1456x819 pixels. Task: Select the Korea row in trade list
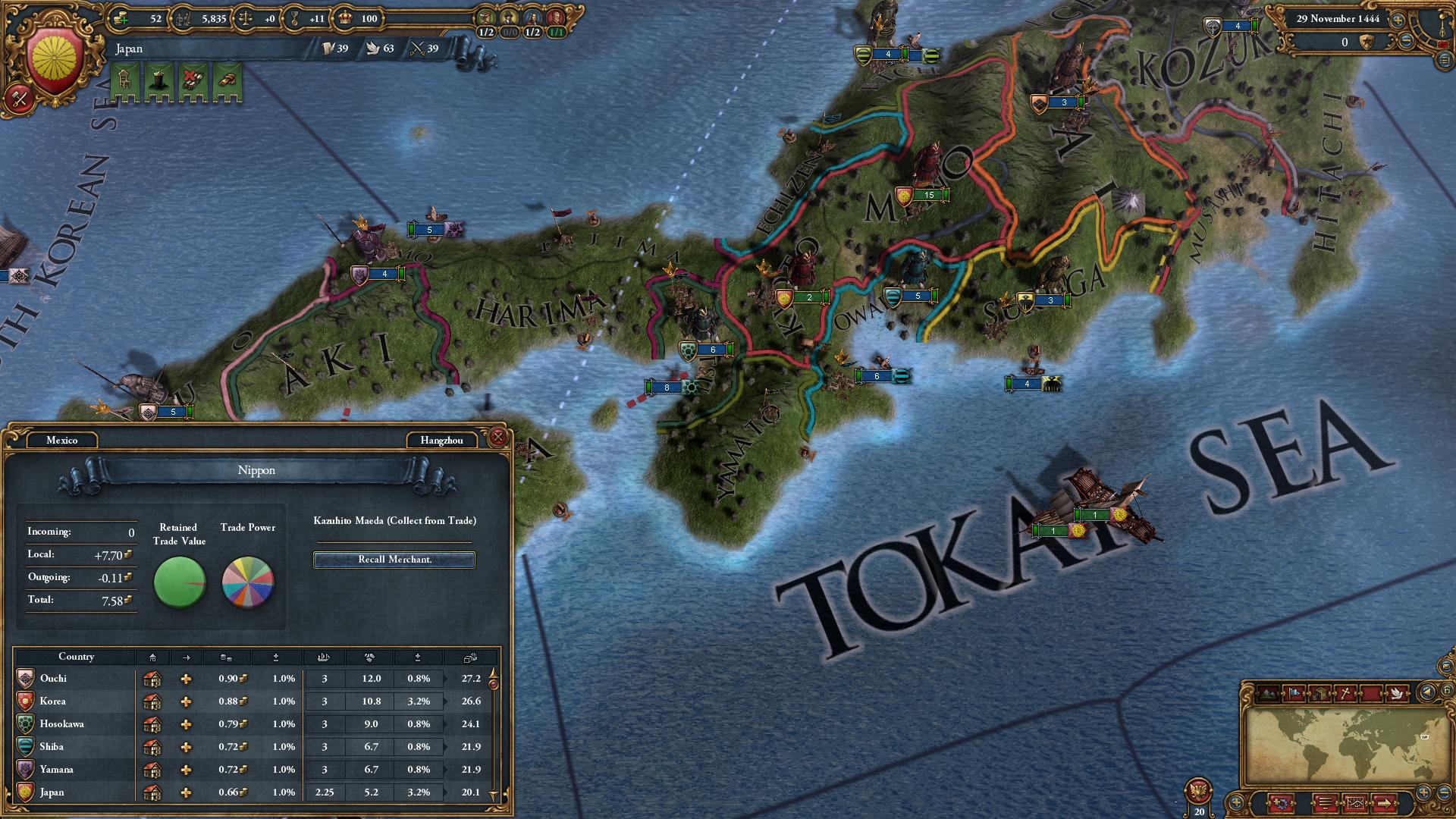[76, 701]
